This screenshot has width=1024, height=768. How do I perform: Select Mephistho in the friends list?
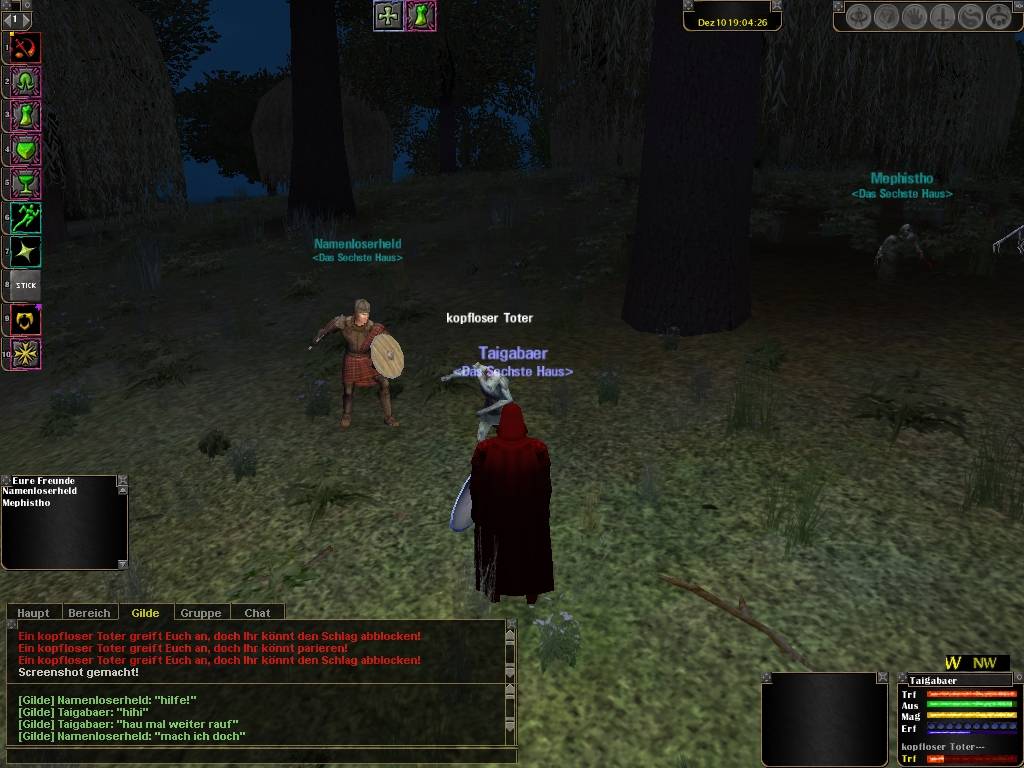tap(26, 503)
